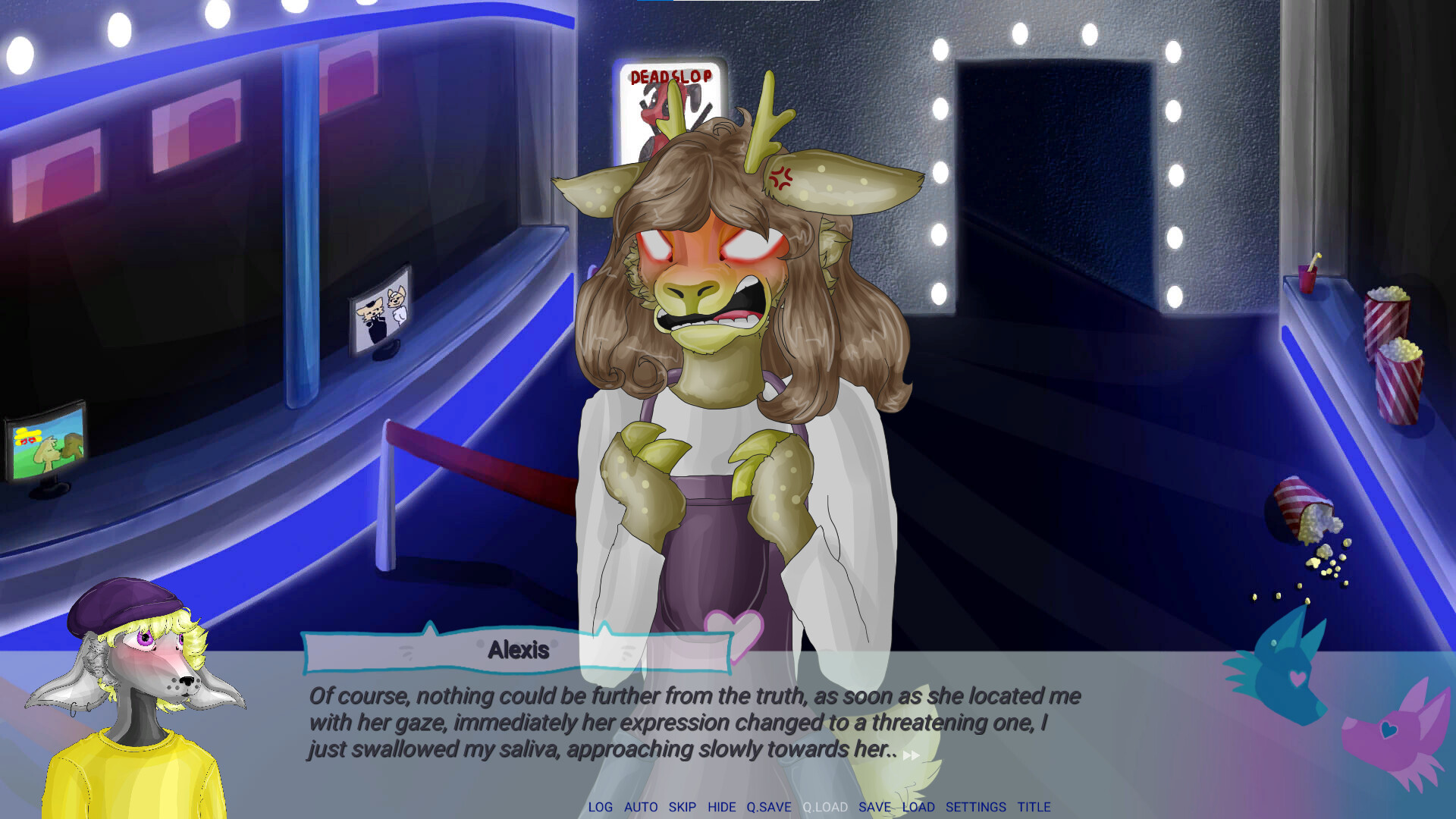Perform a Q.SAVE quick save
The image size is (1456, 819).
click(768, 807)
